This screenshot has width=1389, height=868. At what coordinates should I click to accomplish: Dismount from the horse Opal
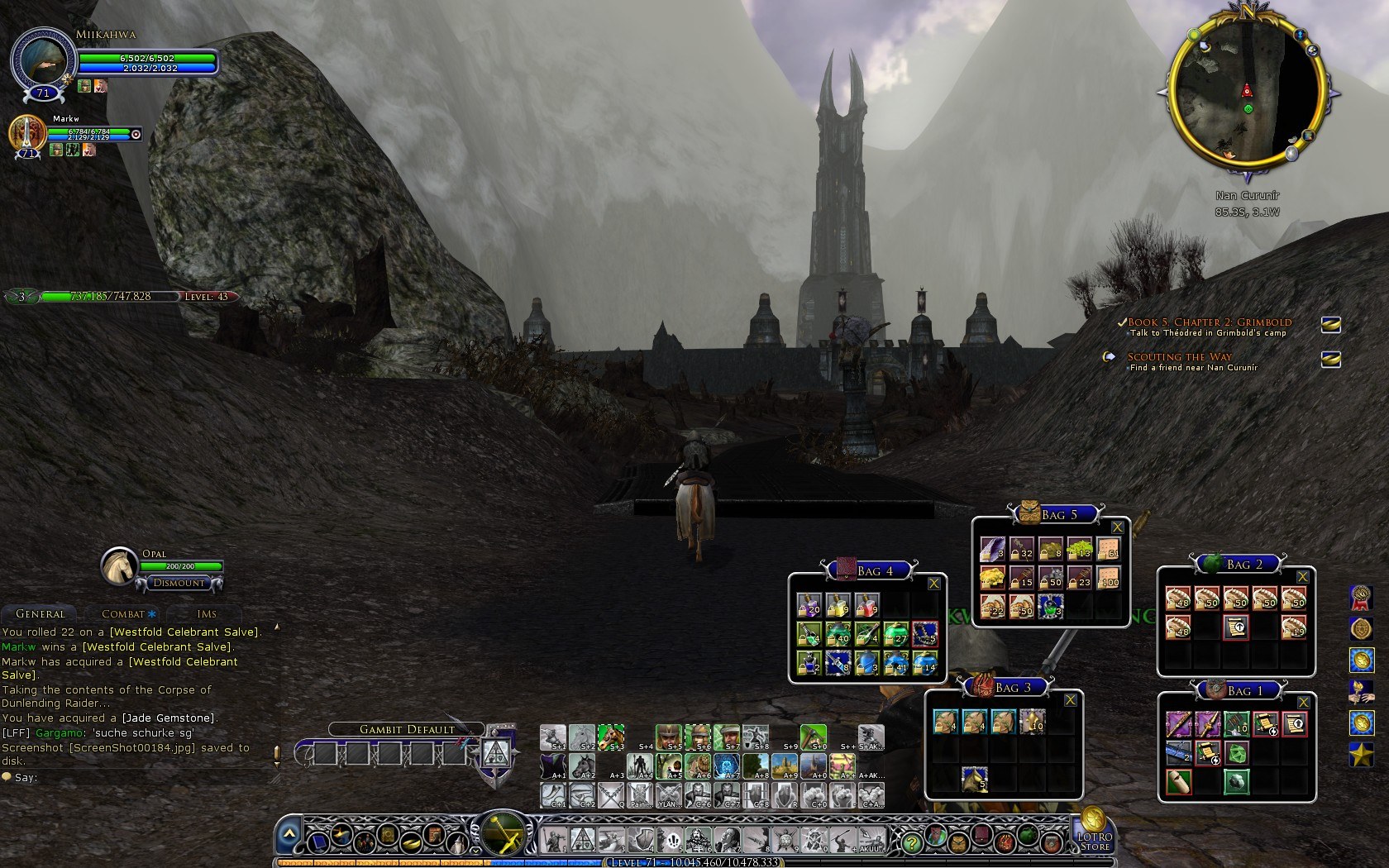[x=179, y=583]
